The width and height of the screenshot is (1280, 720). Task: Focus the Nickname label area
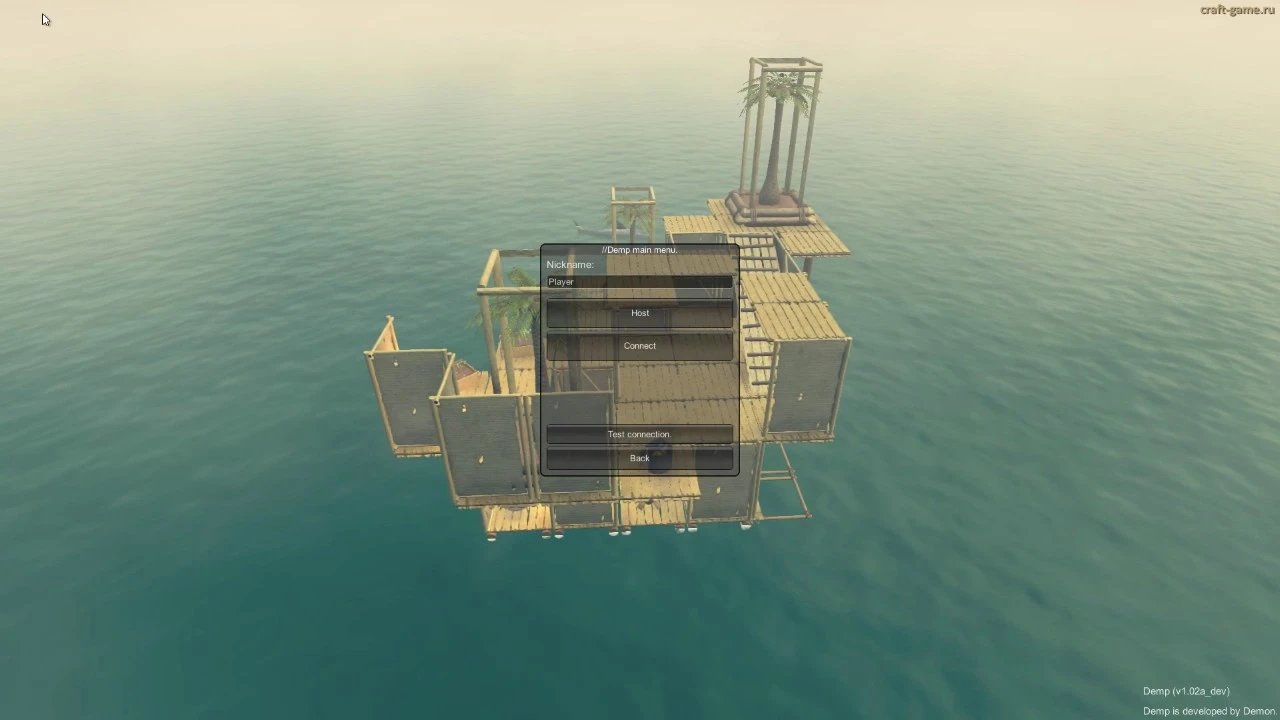coord(569,264)
